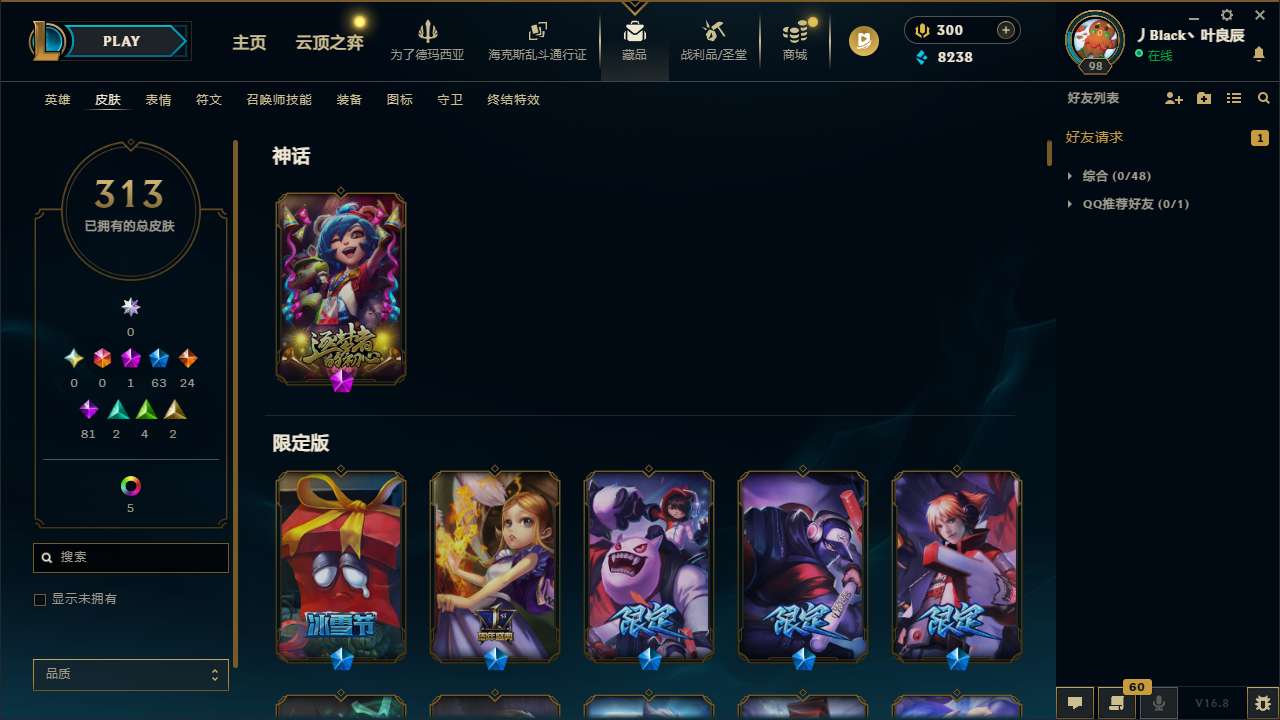Switch to the 英雄 tab
Viewport: 1280px width, 720px height.
click(x=57, y=100)
